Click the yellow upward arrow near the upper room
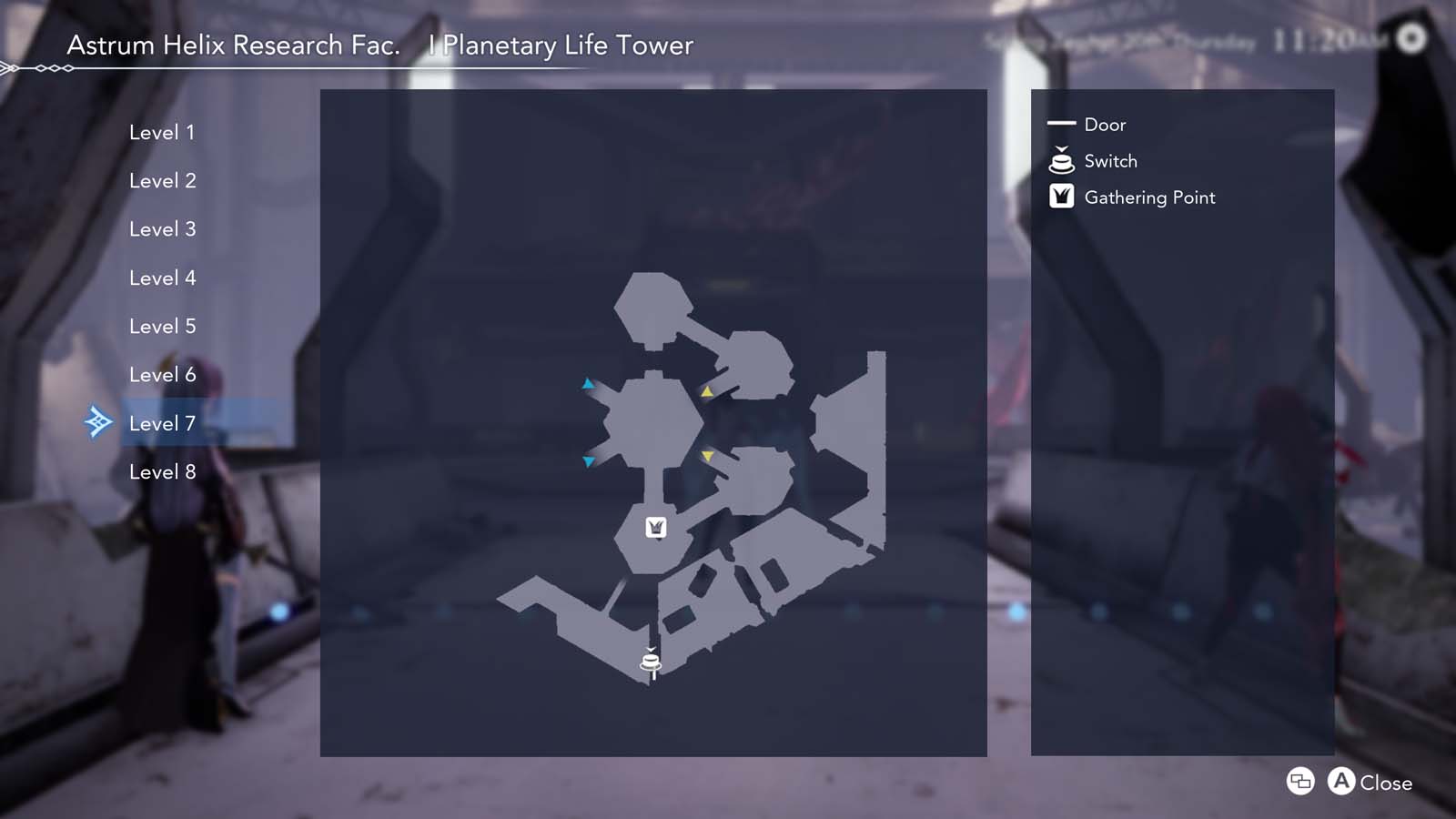This screenshot has width=1456, height=819. tap(705, 392)
